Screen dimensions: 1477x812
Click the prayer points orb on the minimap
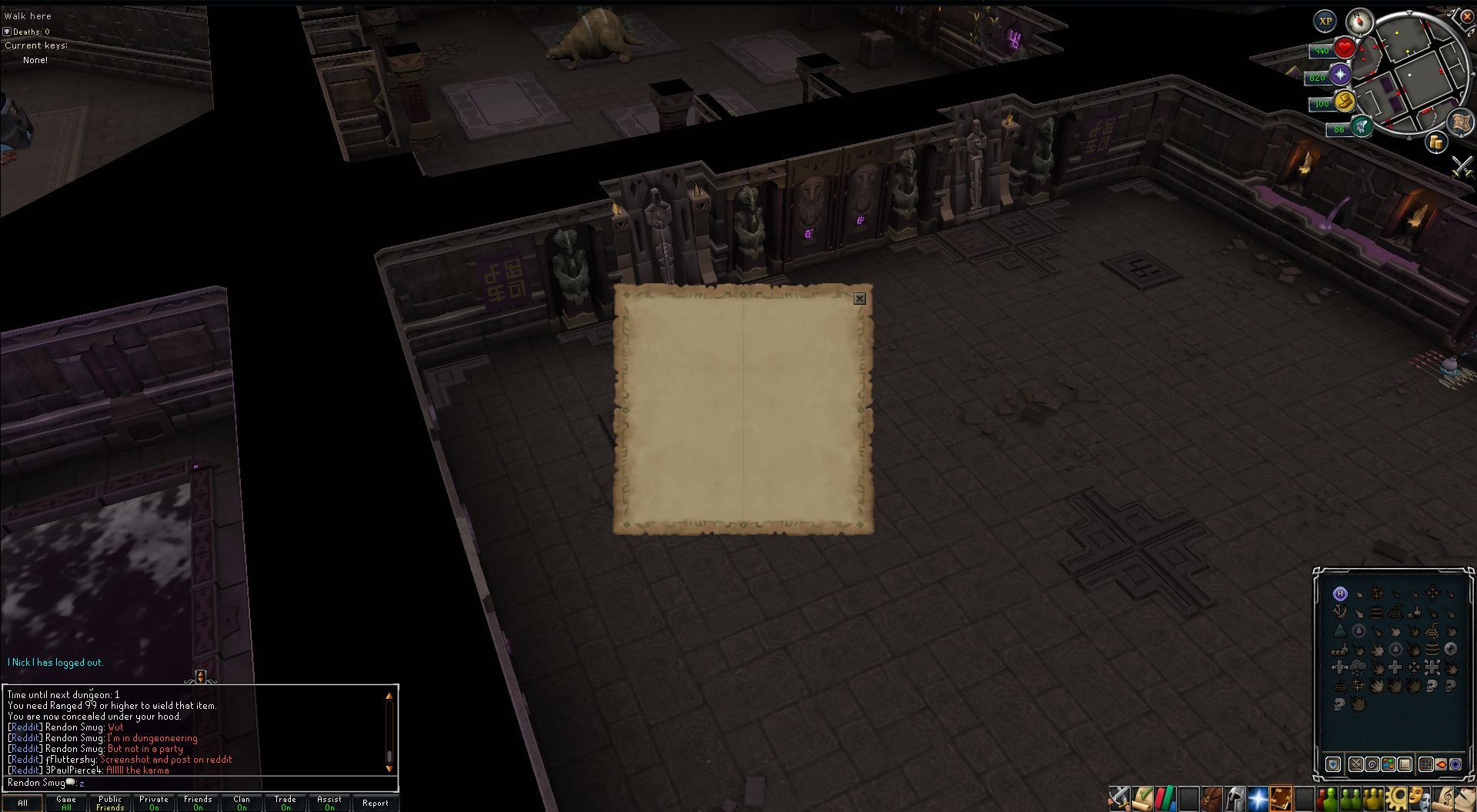(x=1340, y=75)
